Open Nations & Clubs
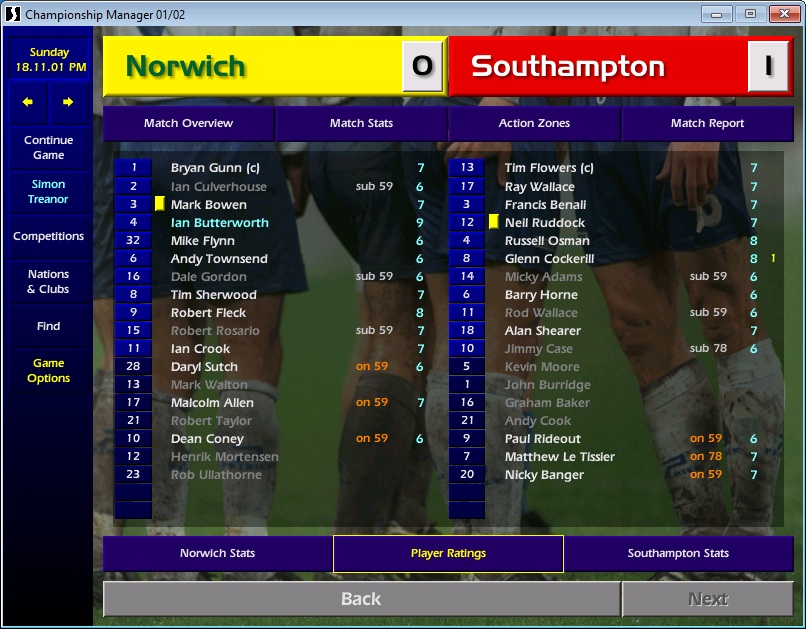Screen dimensions: 806x629 pyautogui.click(x=49, y=282)
